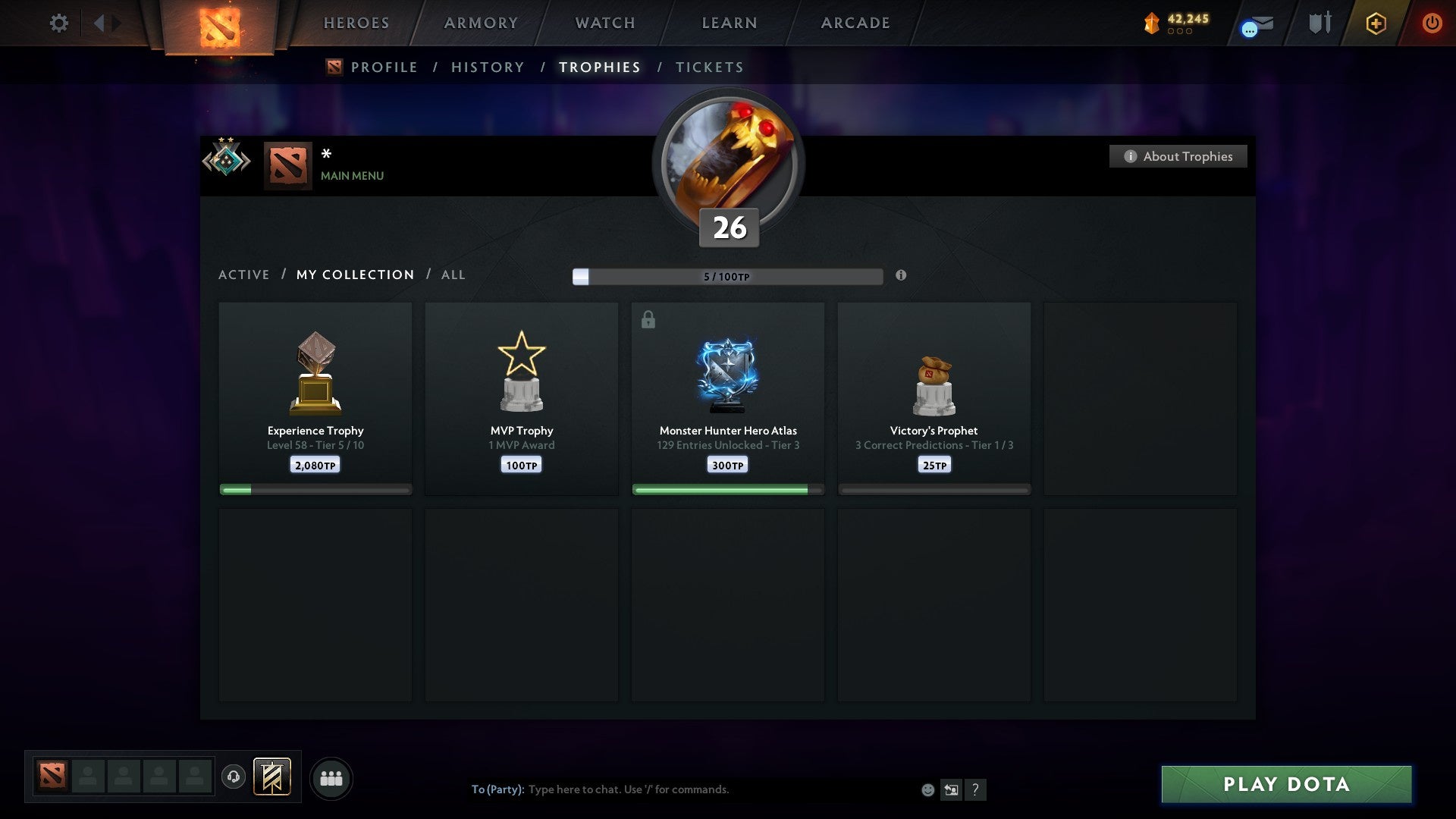Click the help question mark icon
The image size is (1456, 819).
point(976,789)
